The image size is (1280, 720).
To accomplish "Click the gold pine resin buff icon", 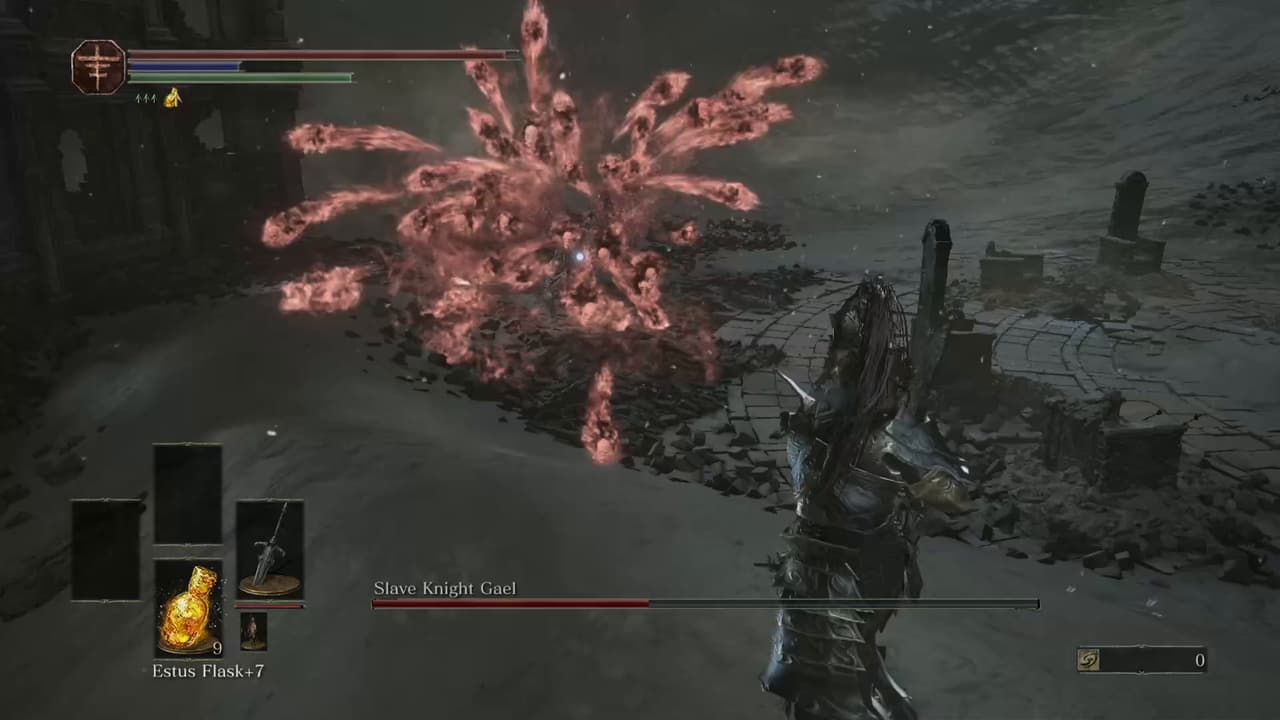I will [170, 100].
